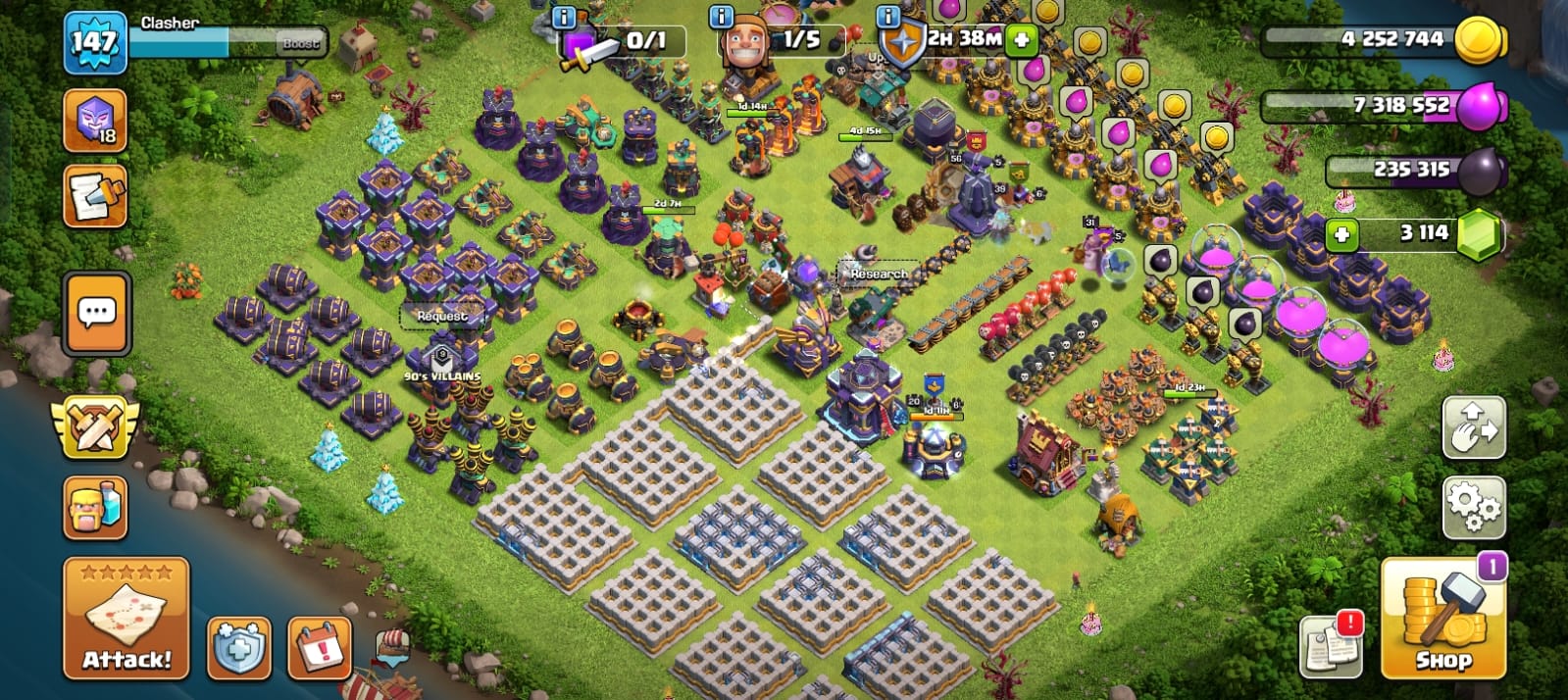Image resolution: width=1568 pixels, height=700 pixels.
Task: Open the Shop
Action: 1442,621
